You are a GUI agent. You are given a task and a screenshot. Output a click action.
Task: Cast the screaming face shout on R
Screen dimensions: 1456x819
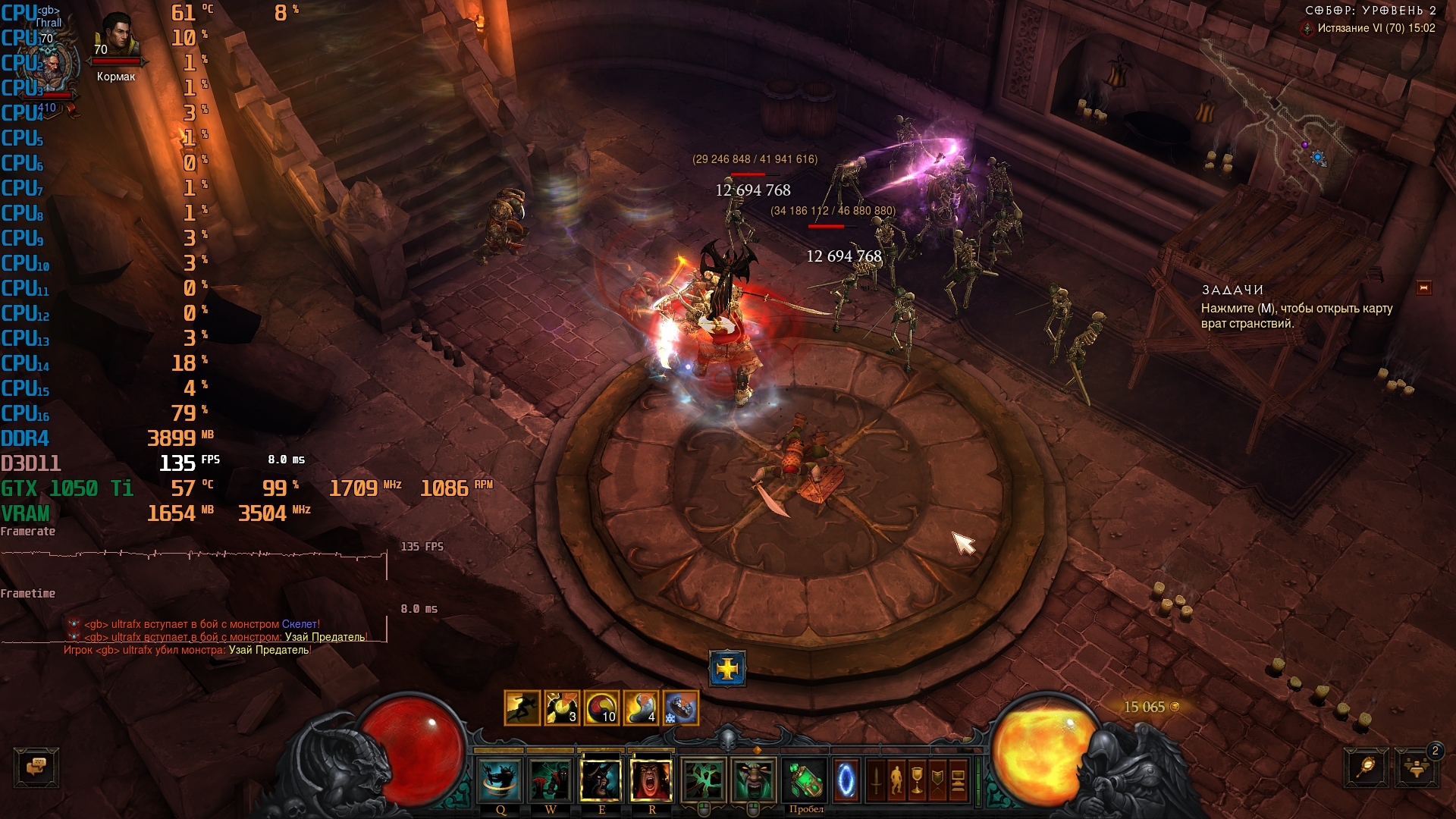[x=651, y=780]
